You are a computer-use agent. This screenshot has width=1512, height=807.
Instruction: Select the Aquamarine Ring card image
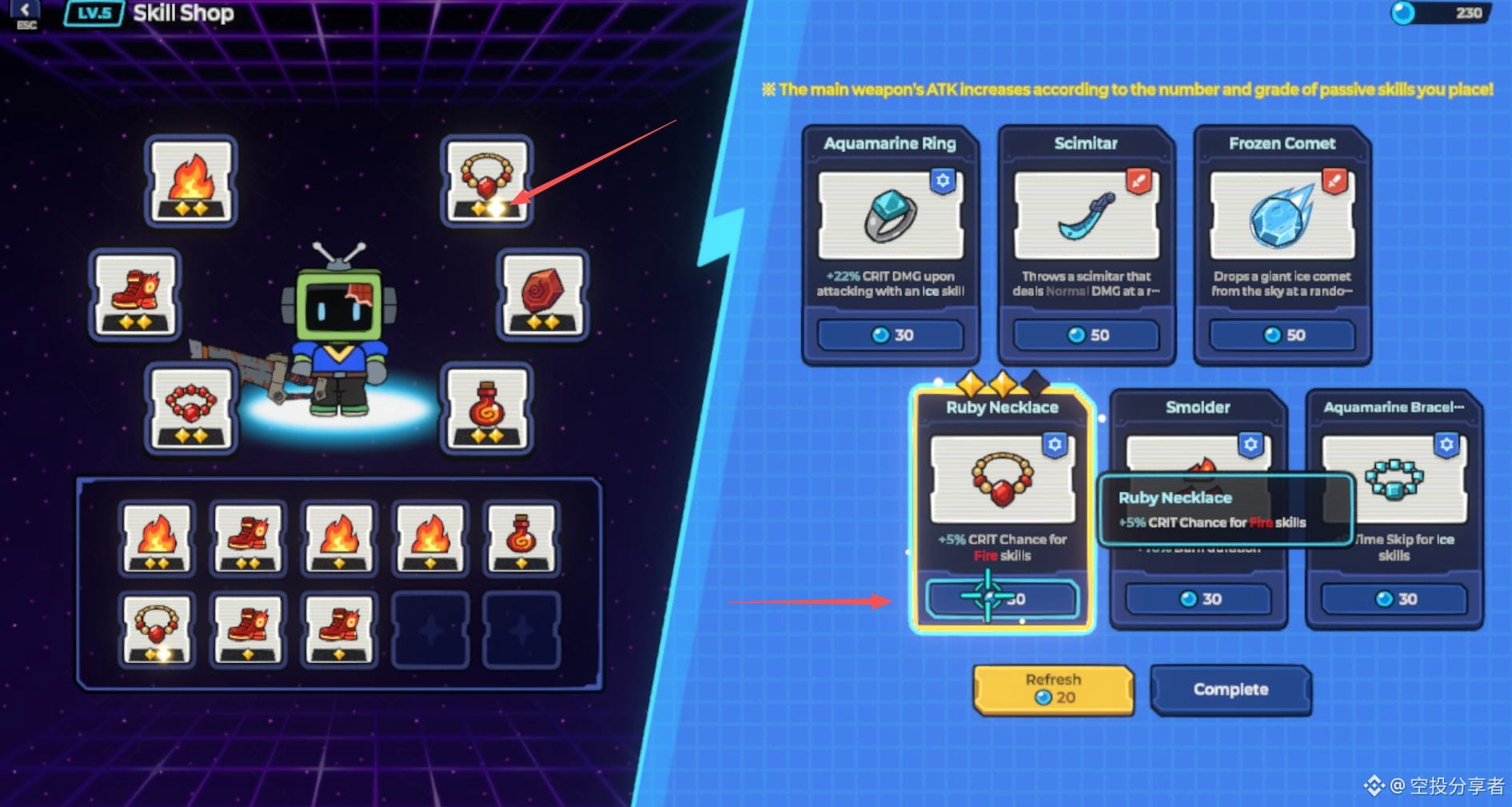coord(890,215)
